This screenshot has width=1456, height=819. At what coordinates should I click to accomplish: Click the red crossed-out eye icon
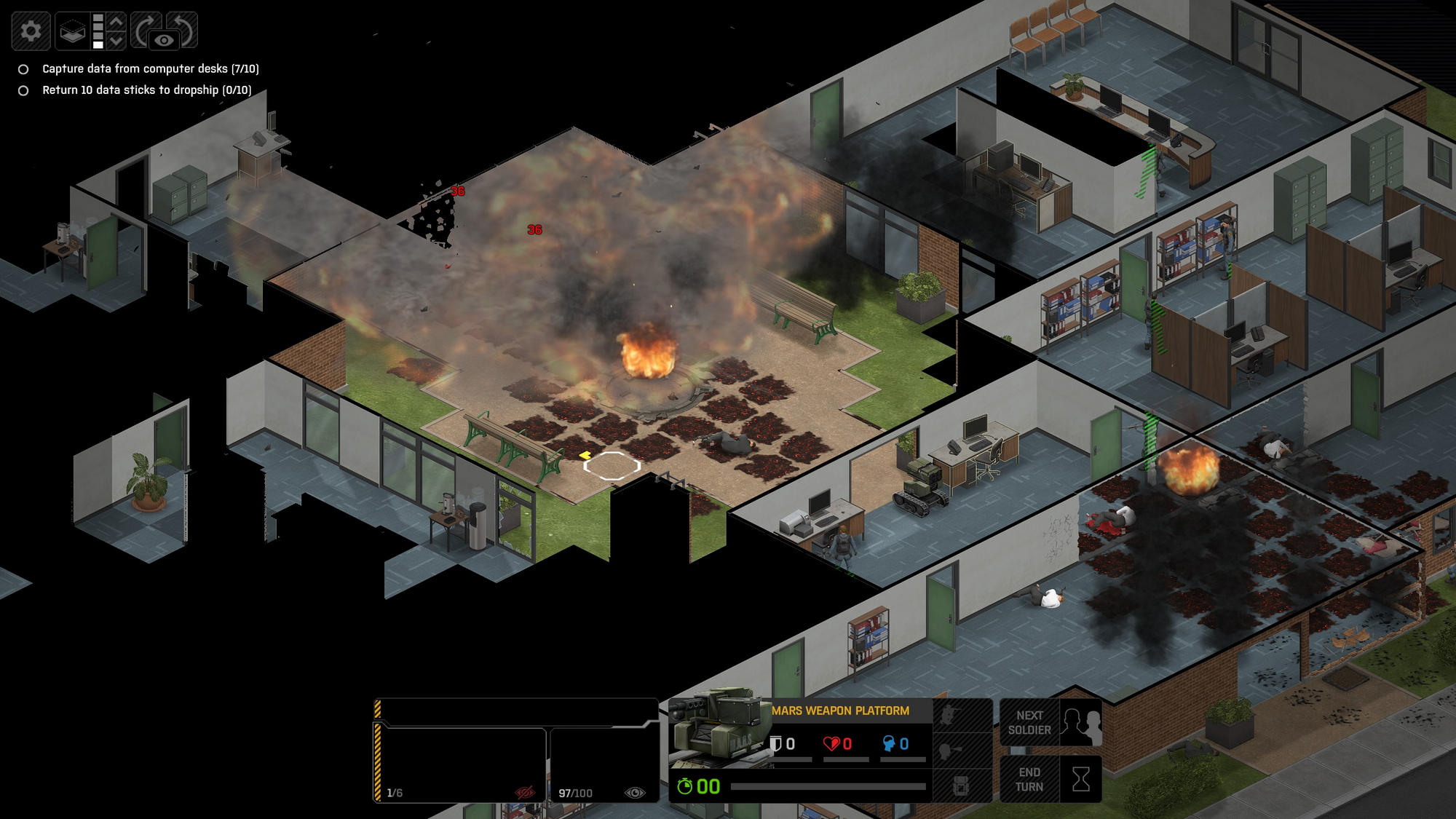524,792
